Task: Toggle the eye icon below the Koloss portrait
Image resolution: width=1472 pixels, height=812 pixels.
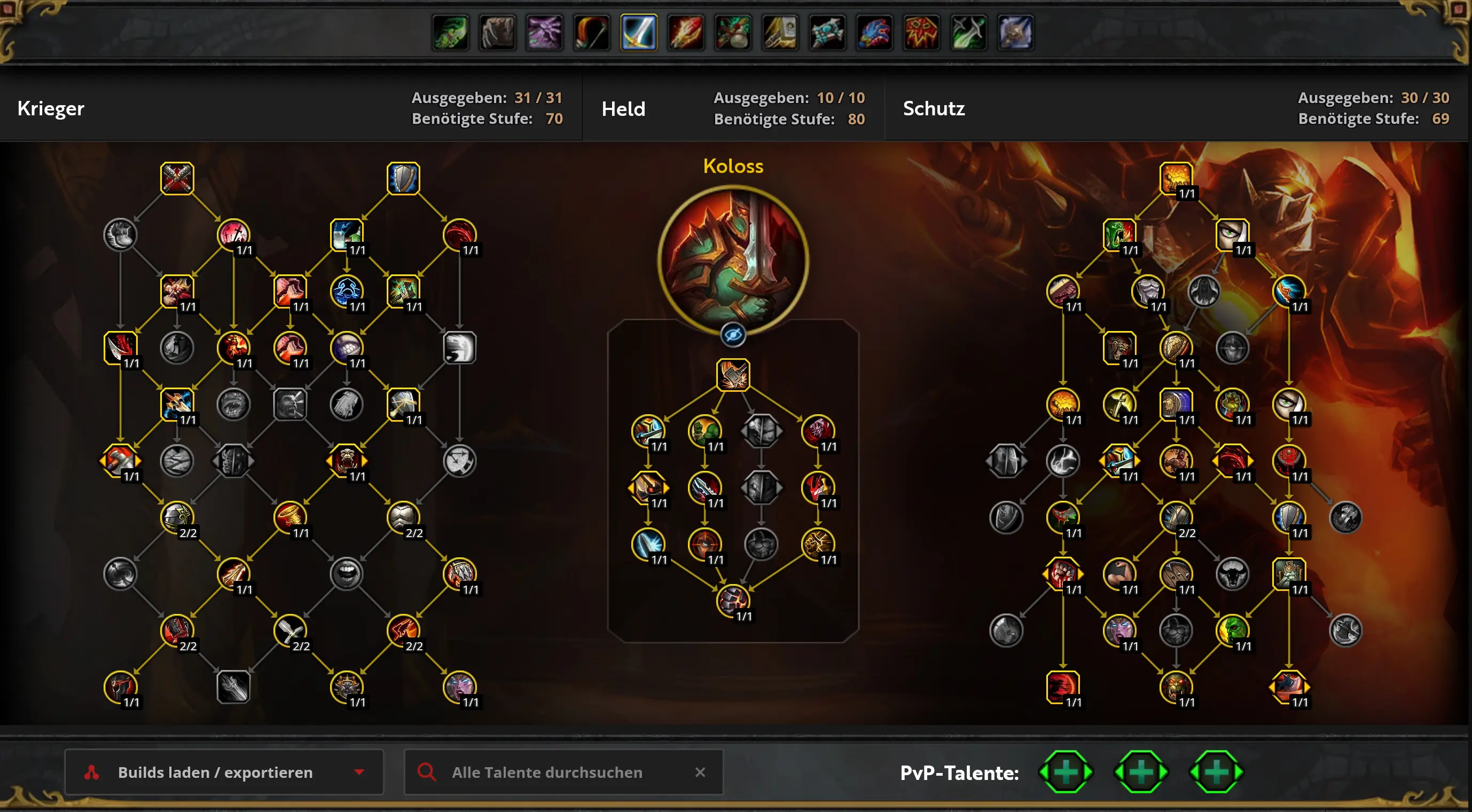Action: tap(733, 335)
